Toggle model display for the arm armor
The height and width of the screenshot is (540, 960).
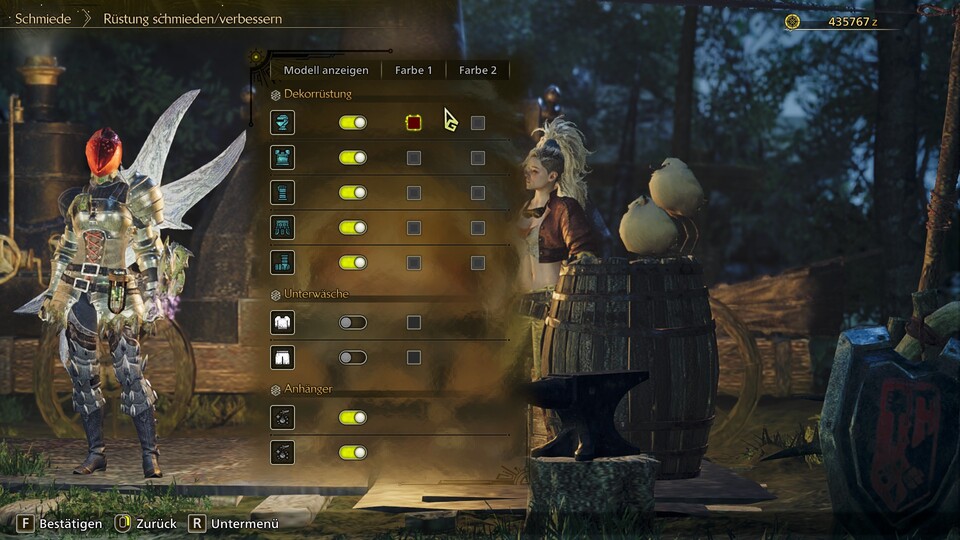point(353,192)
